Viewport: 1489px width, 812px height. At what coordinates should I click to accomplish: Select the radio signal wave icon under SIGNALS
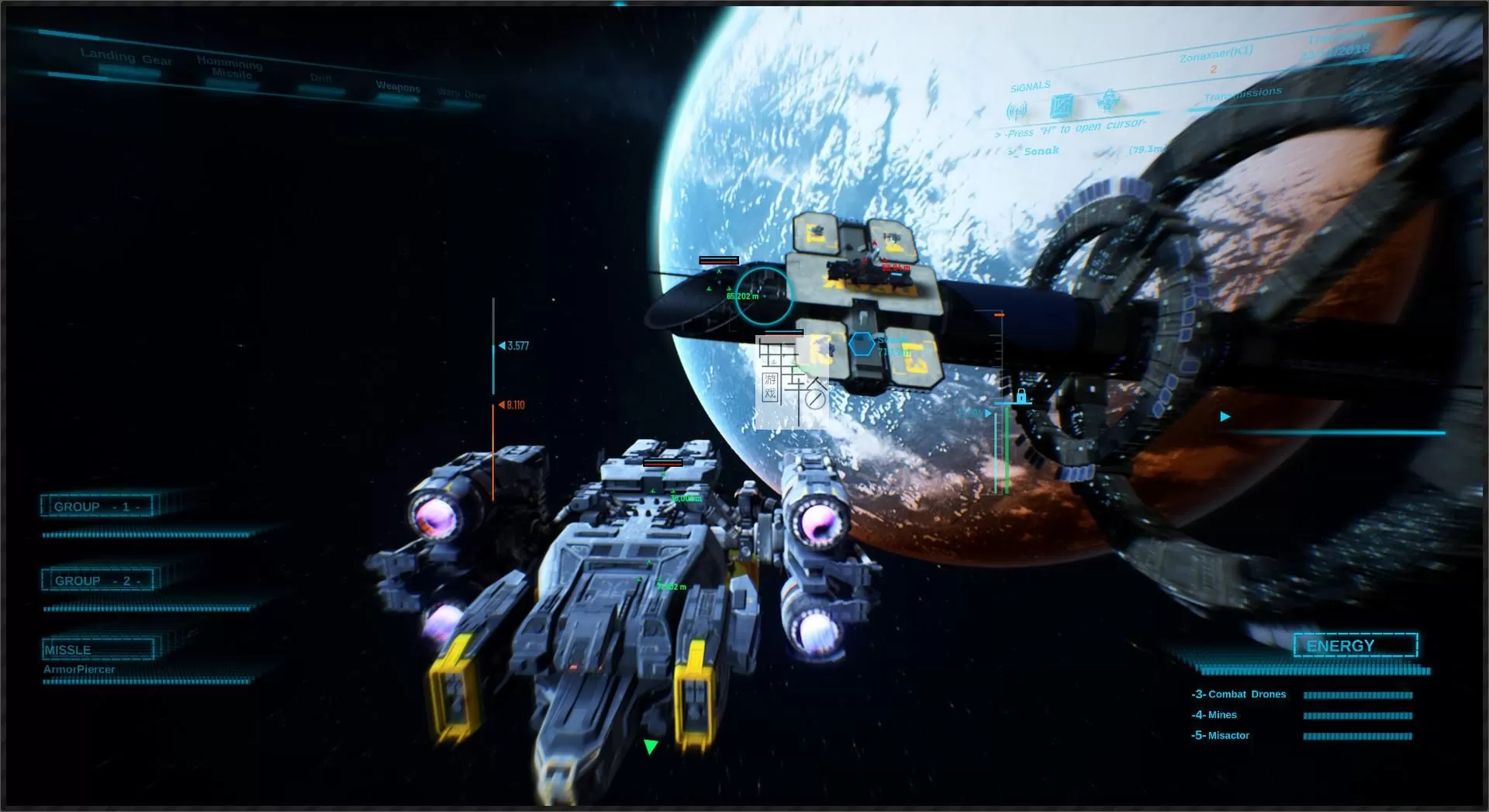[1017, 109]
